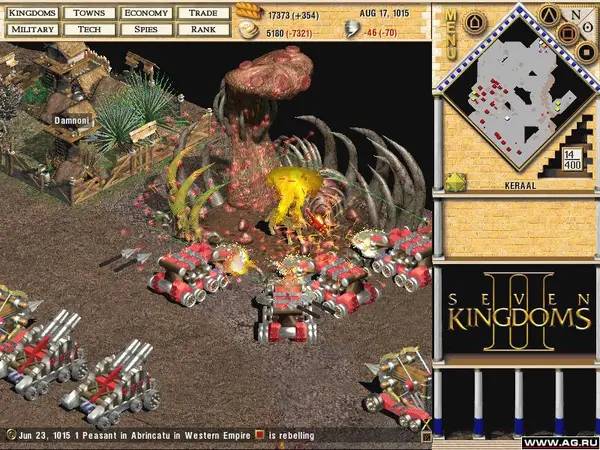Open the Towns report
This screenshot has width=600, height=450.
click(x=88, y=14)
